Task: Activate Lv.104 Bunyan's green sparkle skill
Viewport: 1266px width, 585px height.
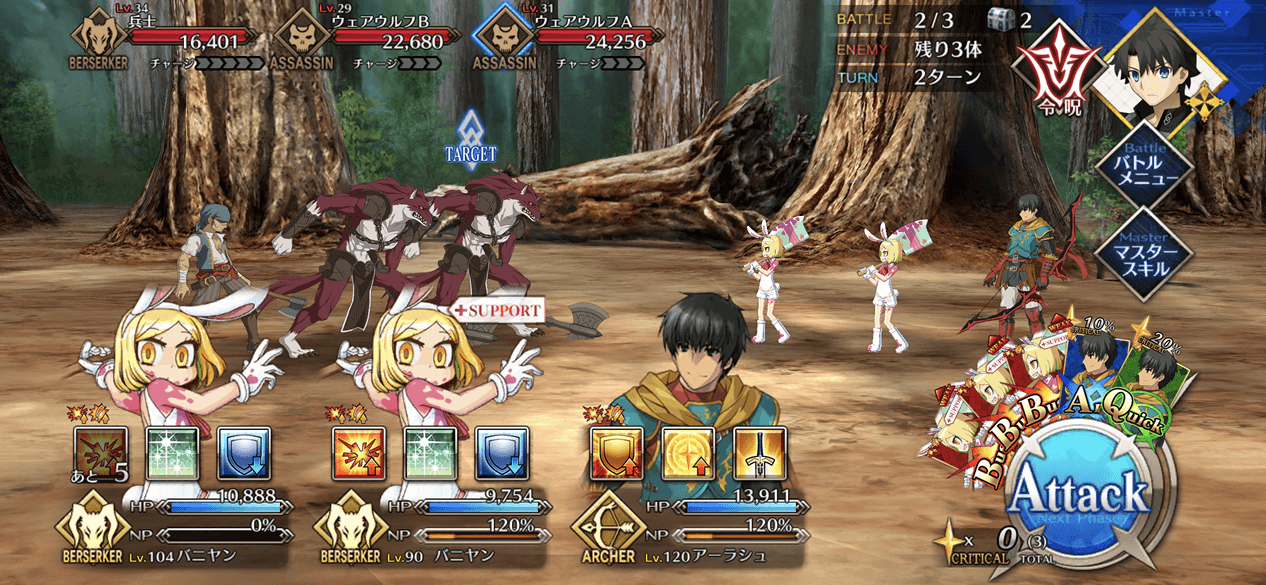Action: (x=173, y=452)
